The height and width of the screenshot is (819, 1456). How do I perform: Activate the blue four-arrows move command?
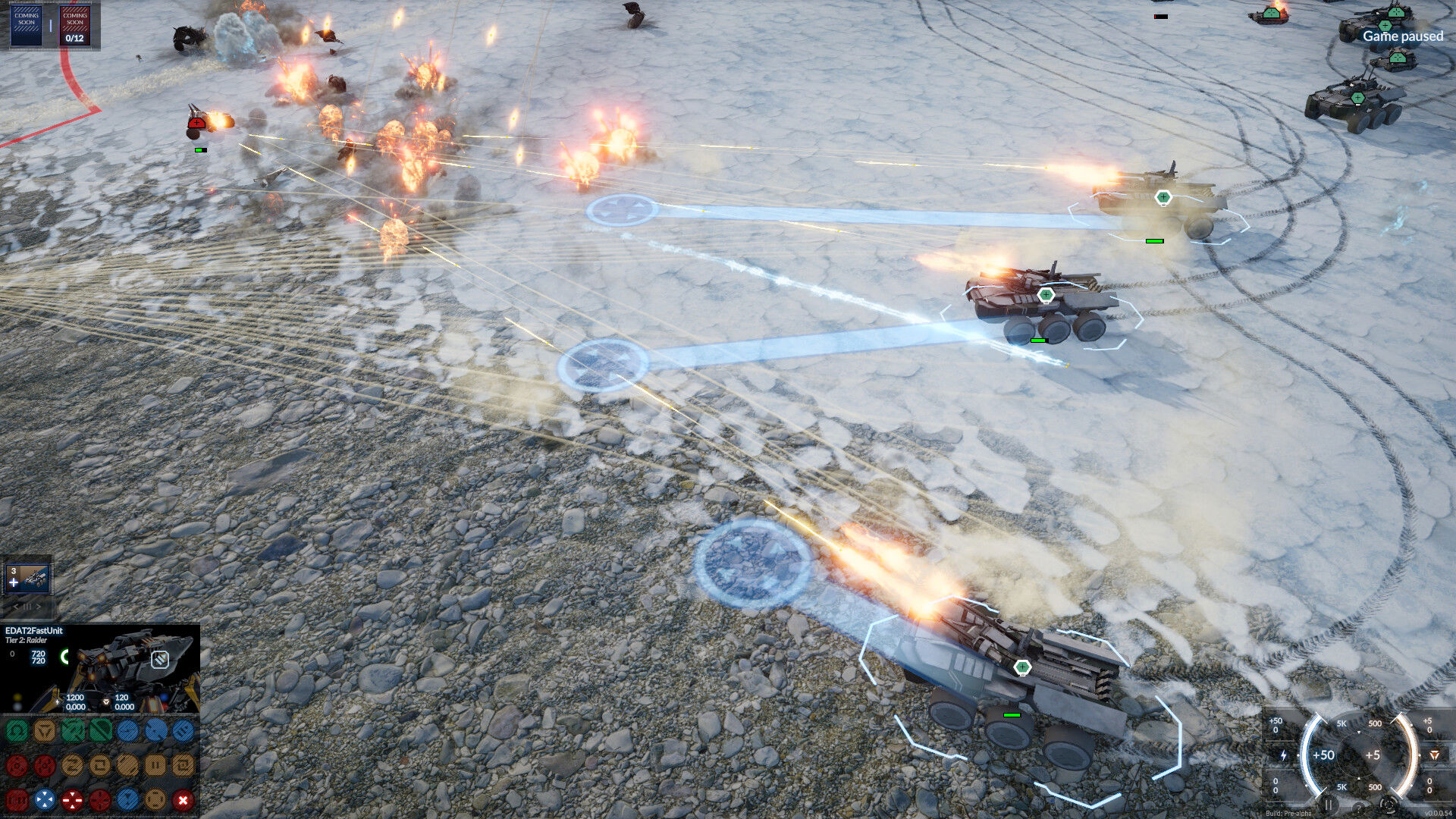[45, 799]
